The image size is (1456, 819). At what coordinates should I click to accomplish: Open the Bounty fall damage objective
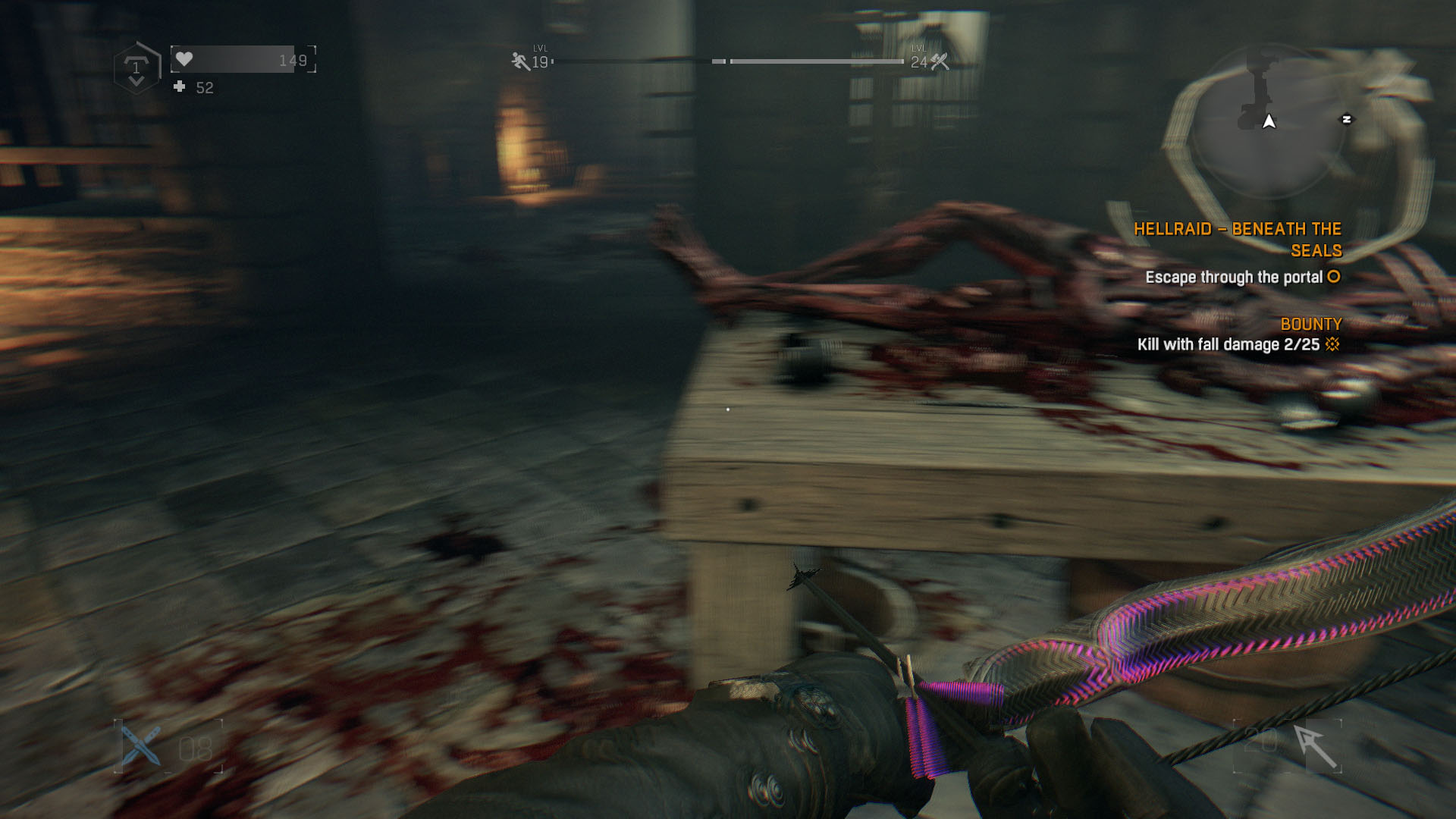point(1228,344)
